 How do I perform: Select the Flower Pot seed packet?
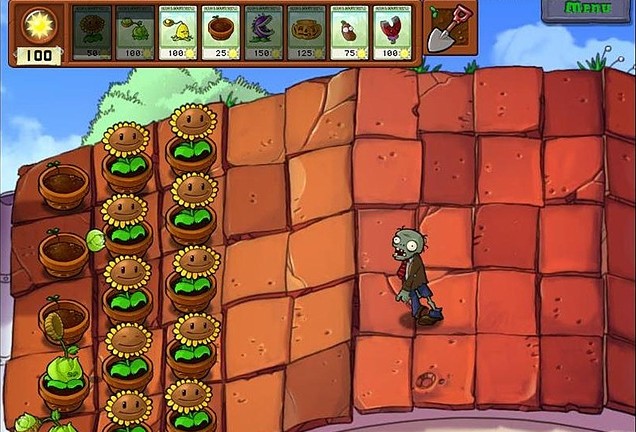pyautogui.click(x=221, y=32)
